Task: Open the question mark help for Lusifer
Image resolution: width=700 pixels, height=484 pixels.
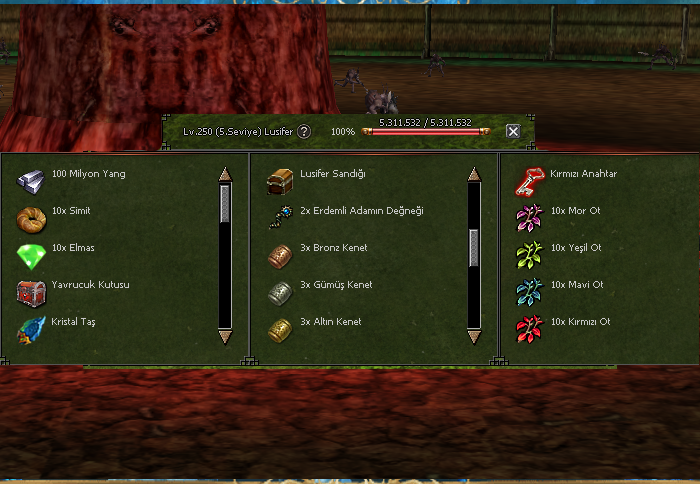Action: [x=304, y=131]
